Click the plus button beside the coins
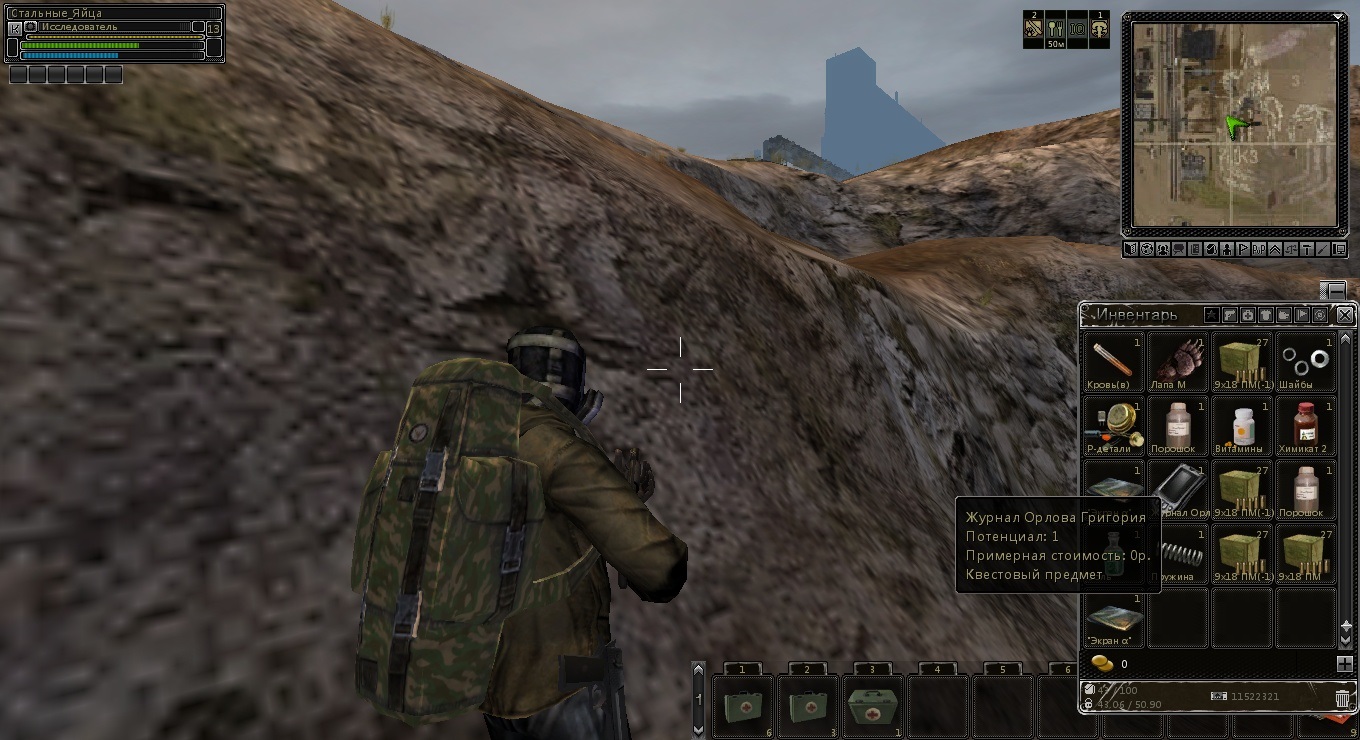The height and width of the screenshot is (740, 1360). point(1344,663)
